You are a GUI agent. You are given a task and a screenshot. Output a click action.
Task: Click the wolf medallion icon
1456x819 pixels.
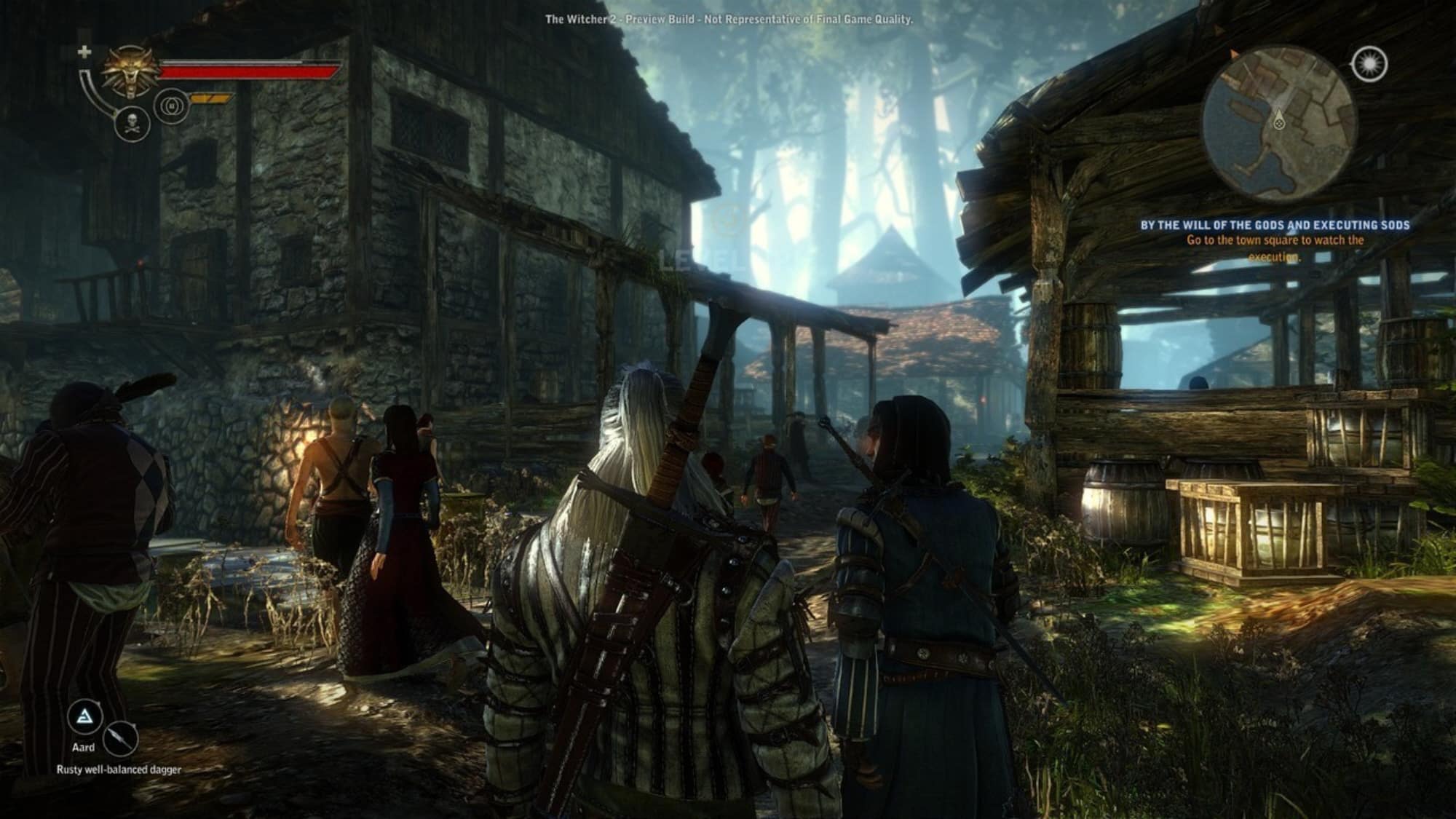tap(132, 72)
